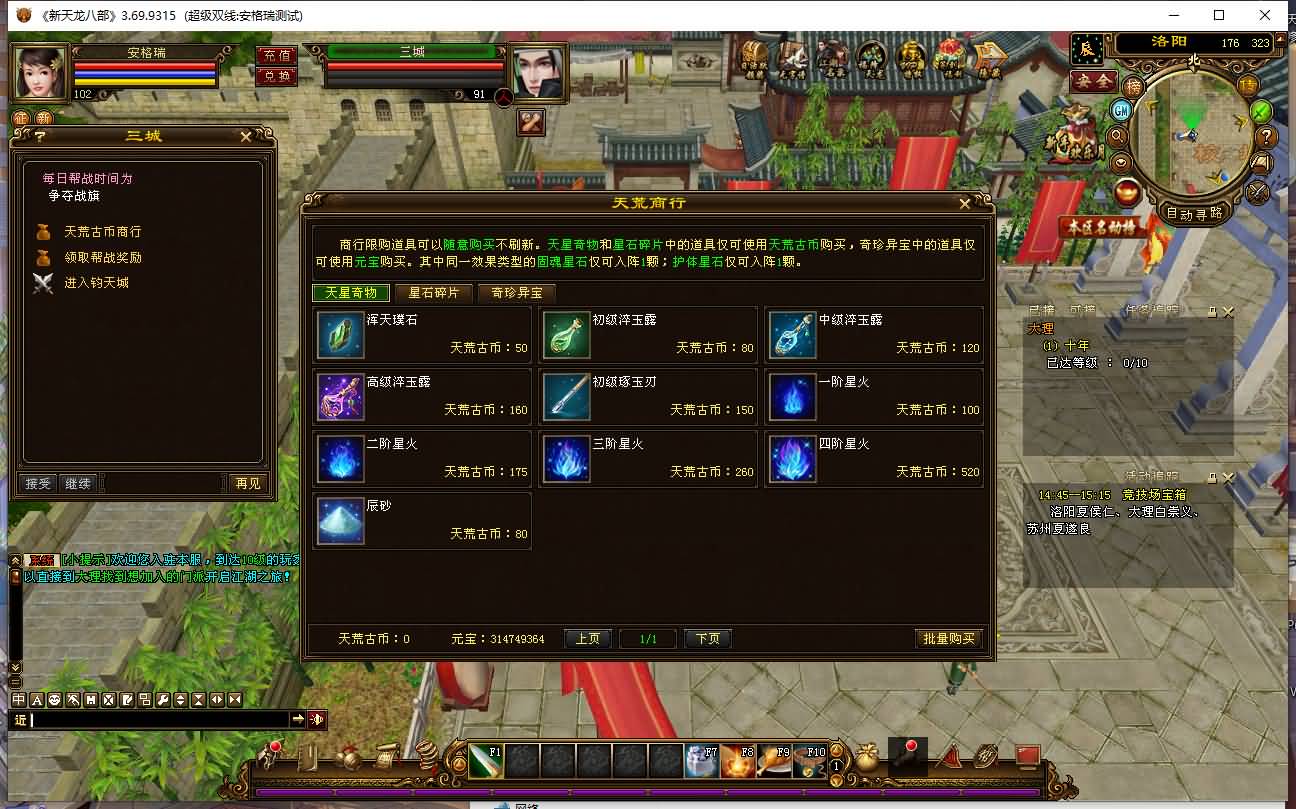
Task: Open the 奇珍异宝 shop category
Action: 516,293
